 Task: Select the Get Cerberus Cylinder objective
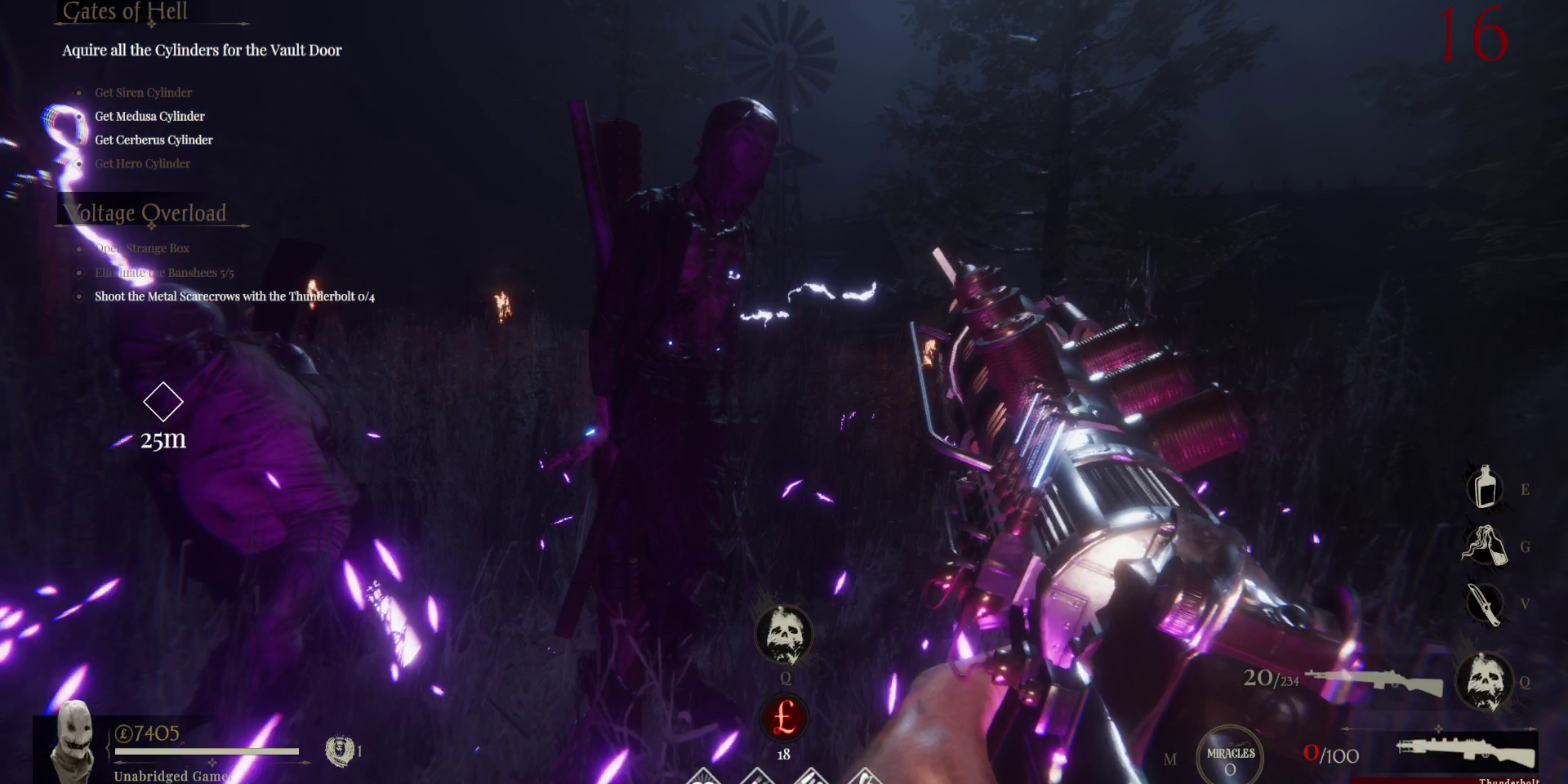pos(154,140)
